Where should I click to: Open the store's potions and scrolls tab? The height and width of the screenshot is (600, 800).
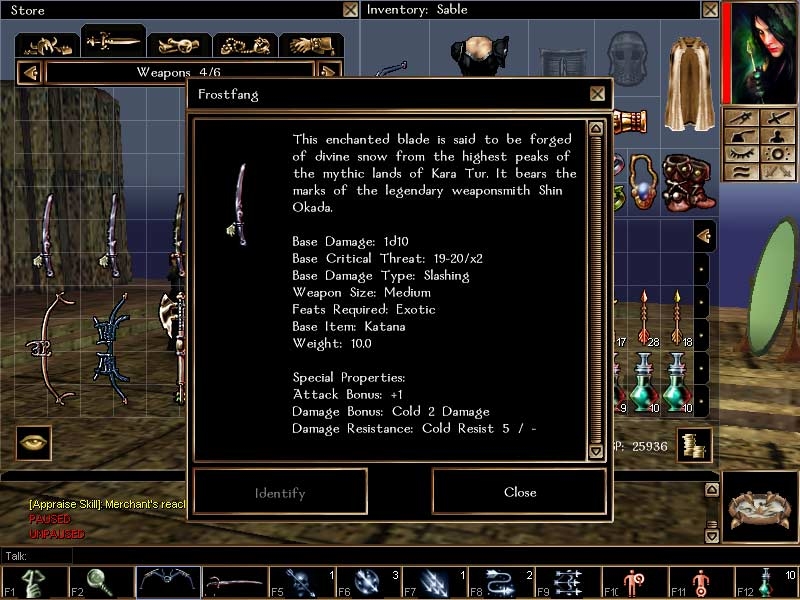(179, 45)
